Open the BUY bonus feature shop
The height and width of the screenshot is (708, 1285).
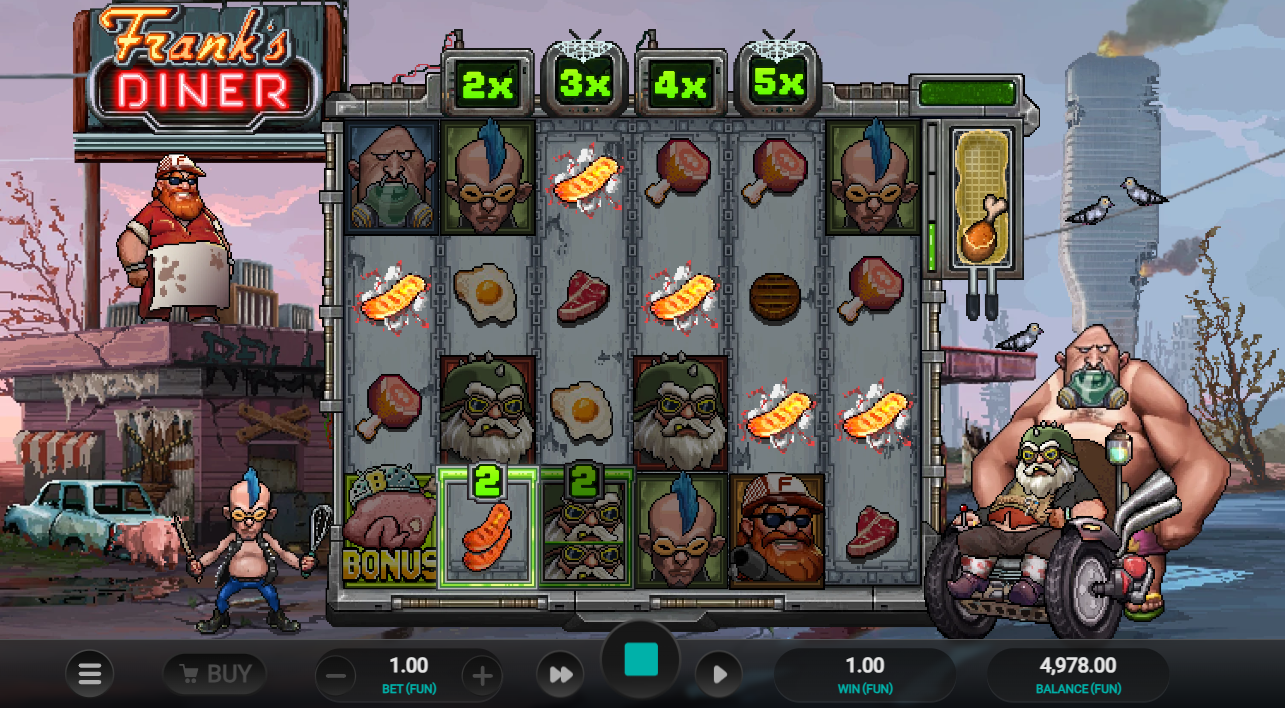pyautogui.click(x=215, y=674)
